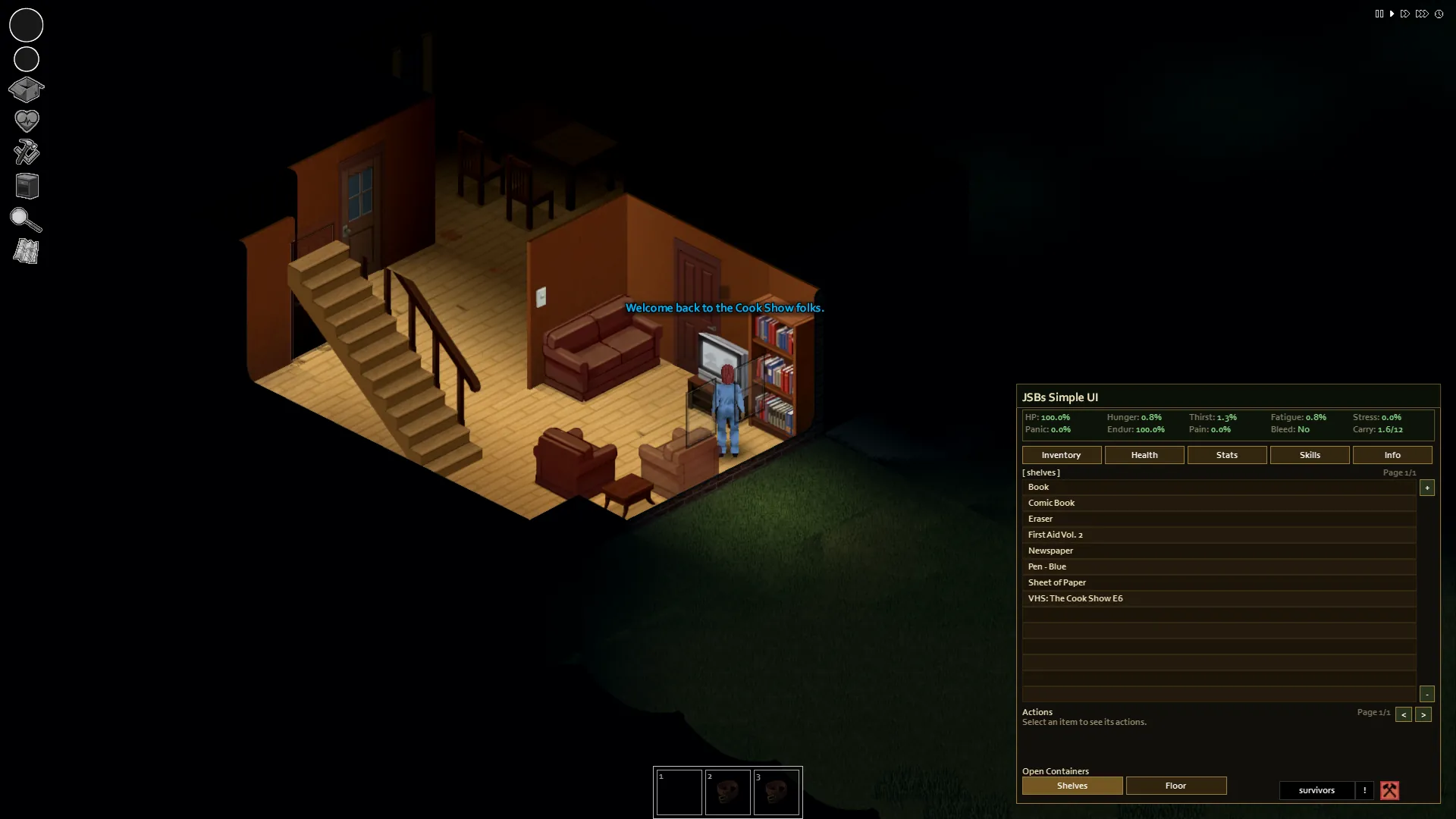Open the folded map icon

[26, 251]
